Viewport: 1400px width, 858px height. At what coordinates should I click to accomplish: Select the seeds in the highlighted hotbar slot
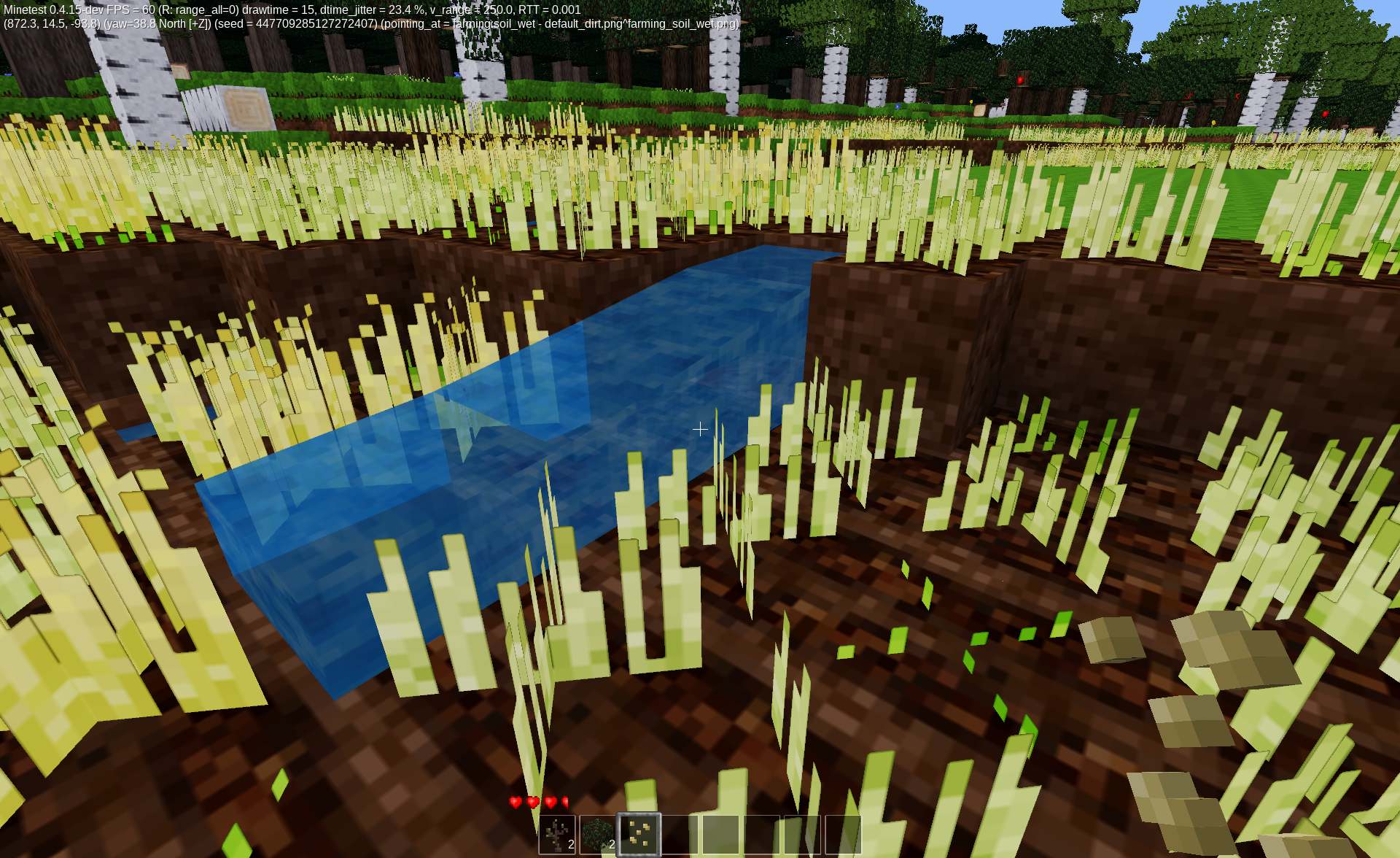tap(639, 833)
